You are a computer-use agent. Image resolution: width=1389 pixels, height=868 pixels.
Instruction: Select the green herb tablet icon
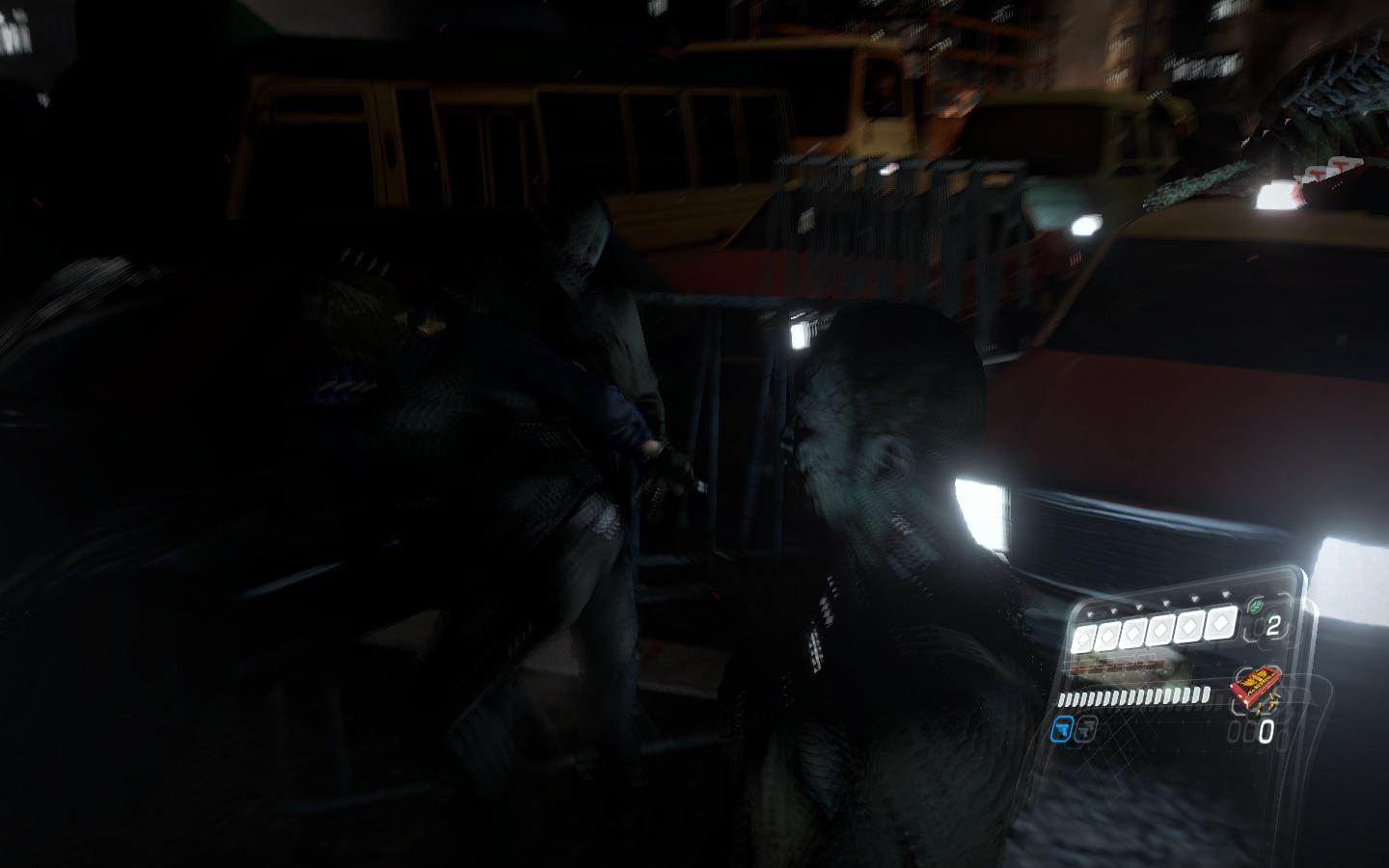click(1255, 607)
